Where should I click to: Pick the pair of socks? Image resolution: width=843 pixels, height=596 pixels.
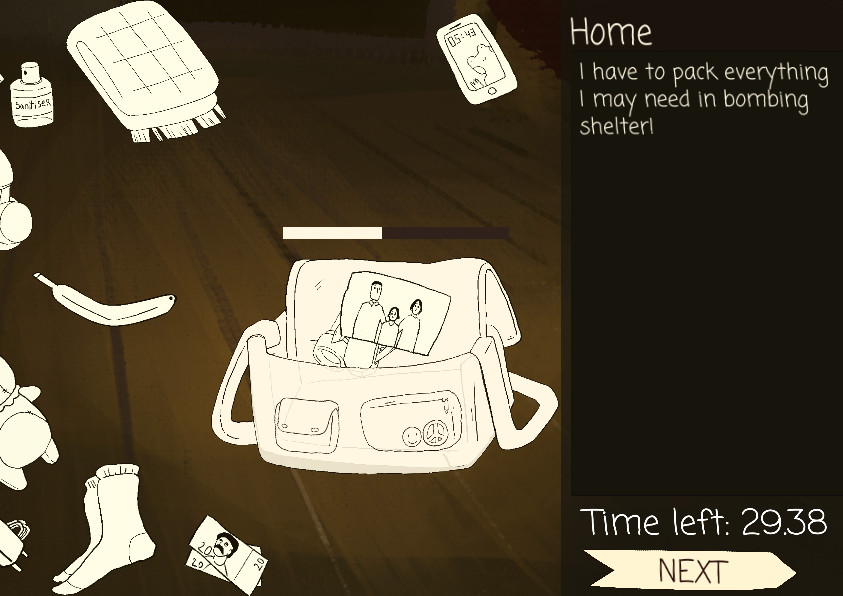pyautogui.click(x=109, y=523)
